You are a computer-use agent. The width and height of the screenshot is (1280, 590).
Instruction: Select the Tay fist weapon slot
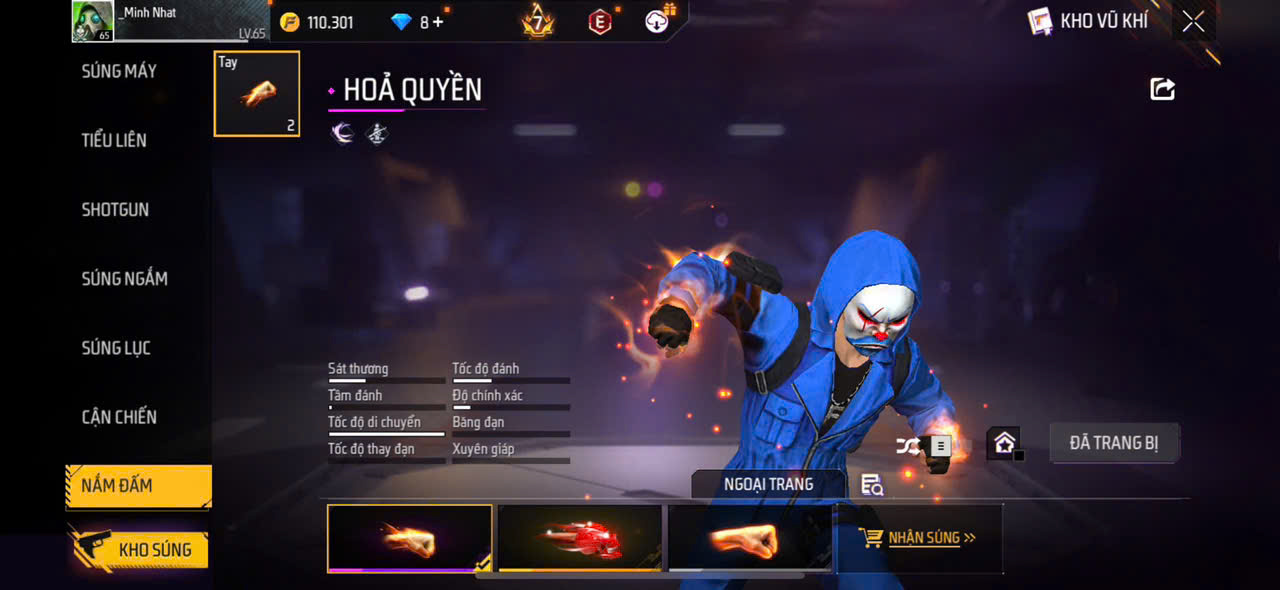[x=257, y=94]
